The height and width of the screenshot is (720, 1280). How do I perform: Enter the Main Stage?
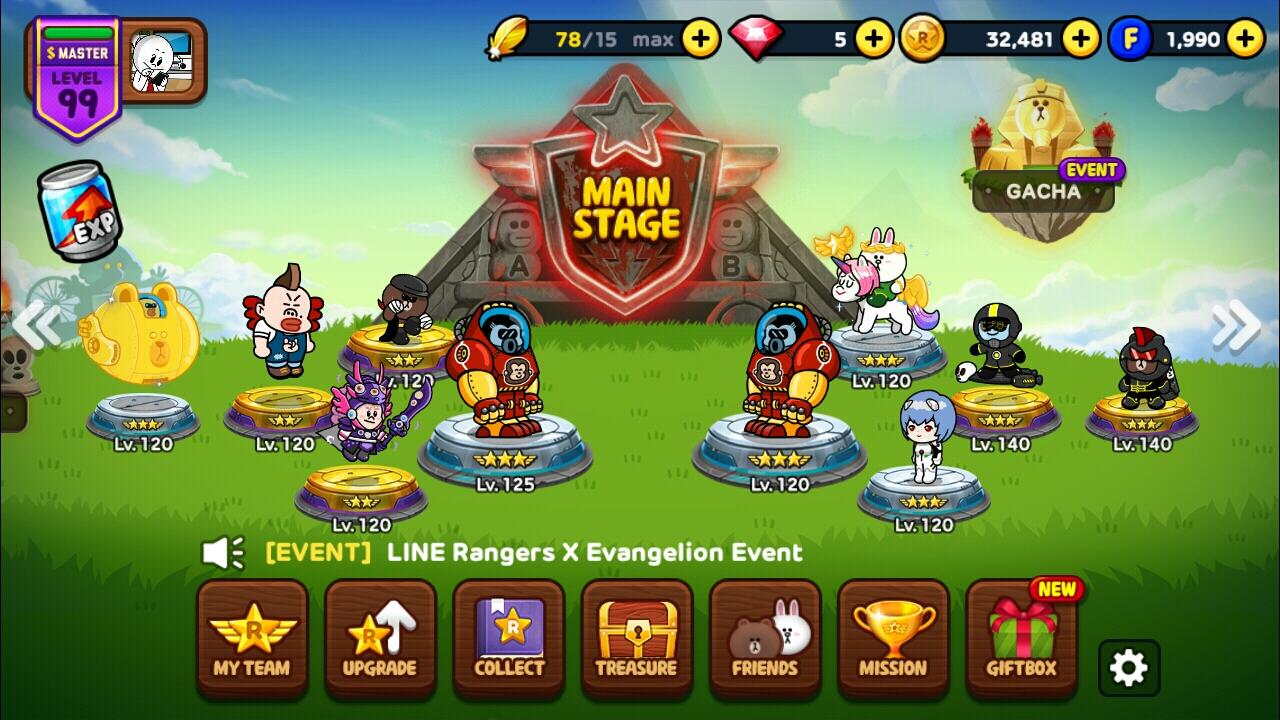[625, 205]
